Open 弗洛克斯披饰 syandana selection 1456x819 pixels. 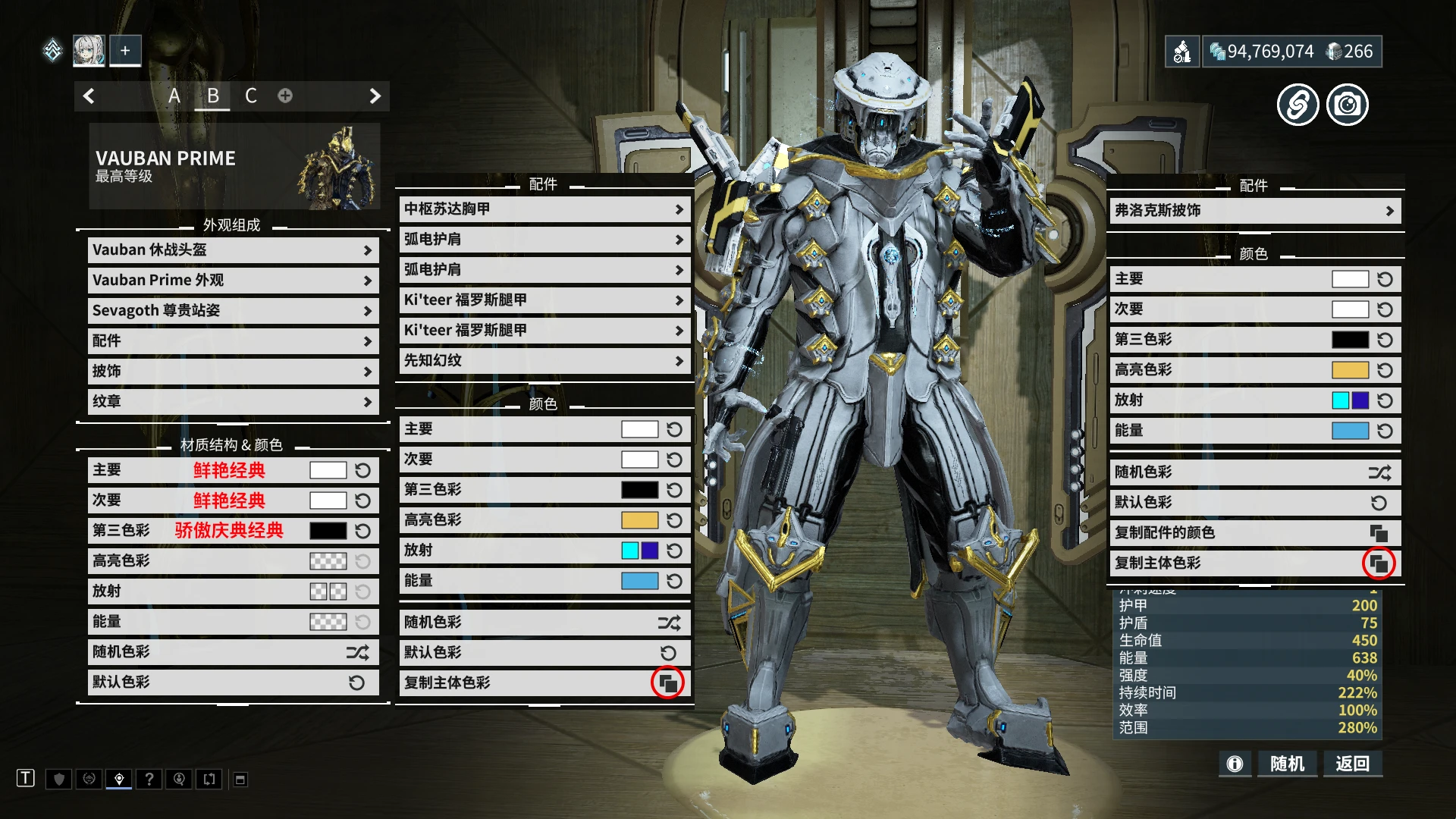[1254, 211]
